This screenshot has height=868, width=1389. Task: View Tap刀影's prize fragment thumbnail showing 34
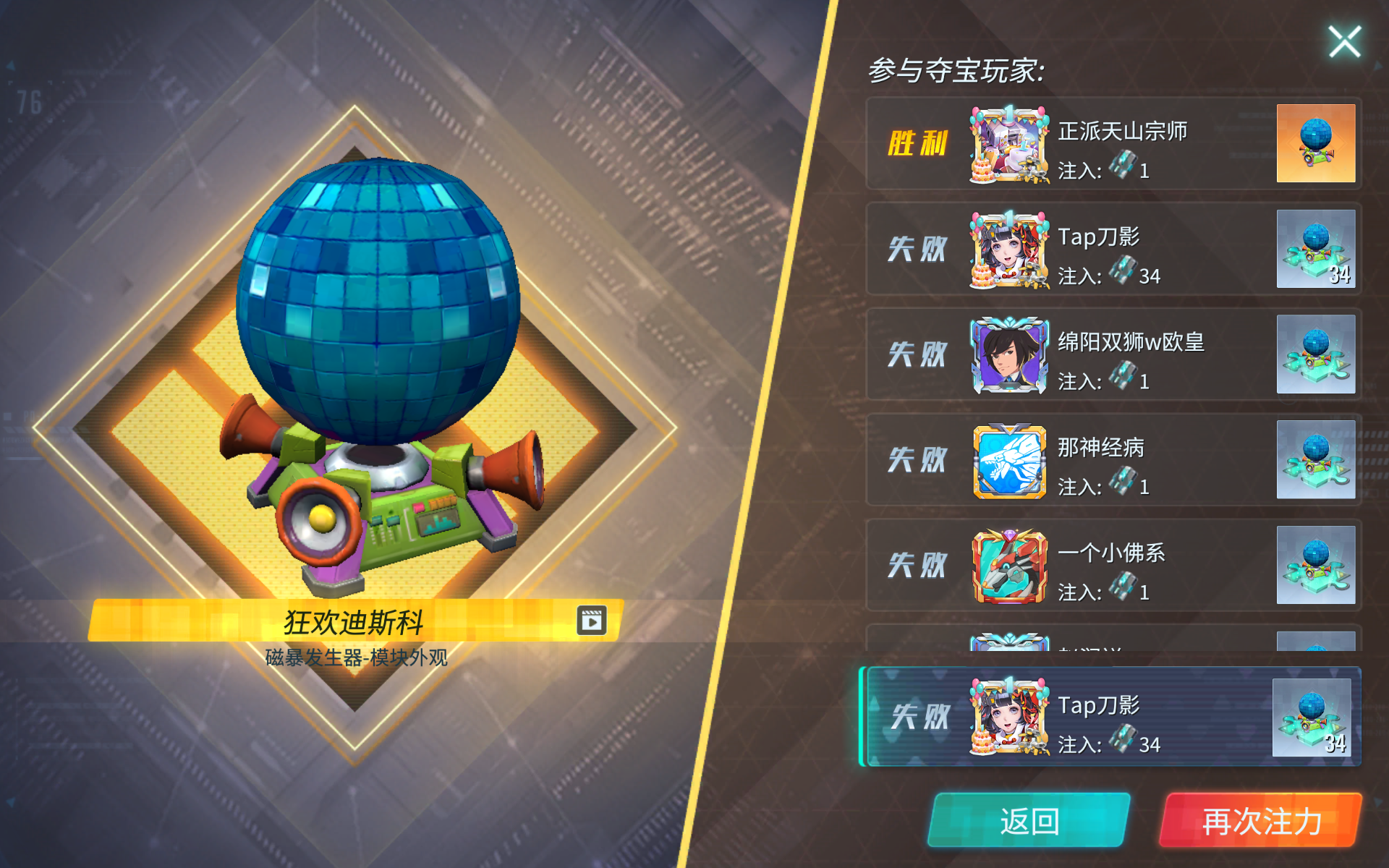coord(1317,250)
